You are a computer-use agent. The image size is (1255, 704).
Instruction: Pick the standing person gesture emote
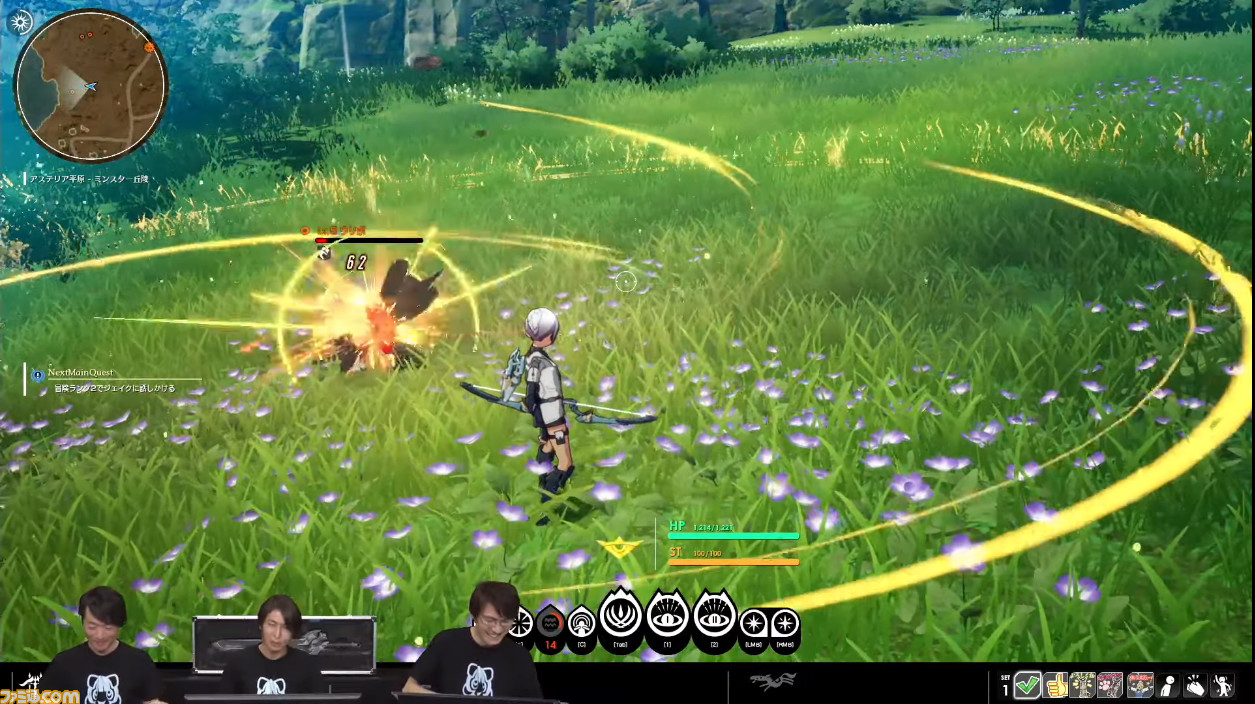[x=1167, y=685]
